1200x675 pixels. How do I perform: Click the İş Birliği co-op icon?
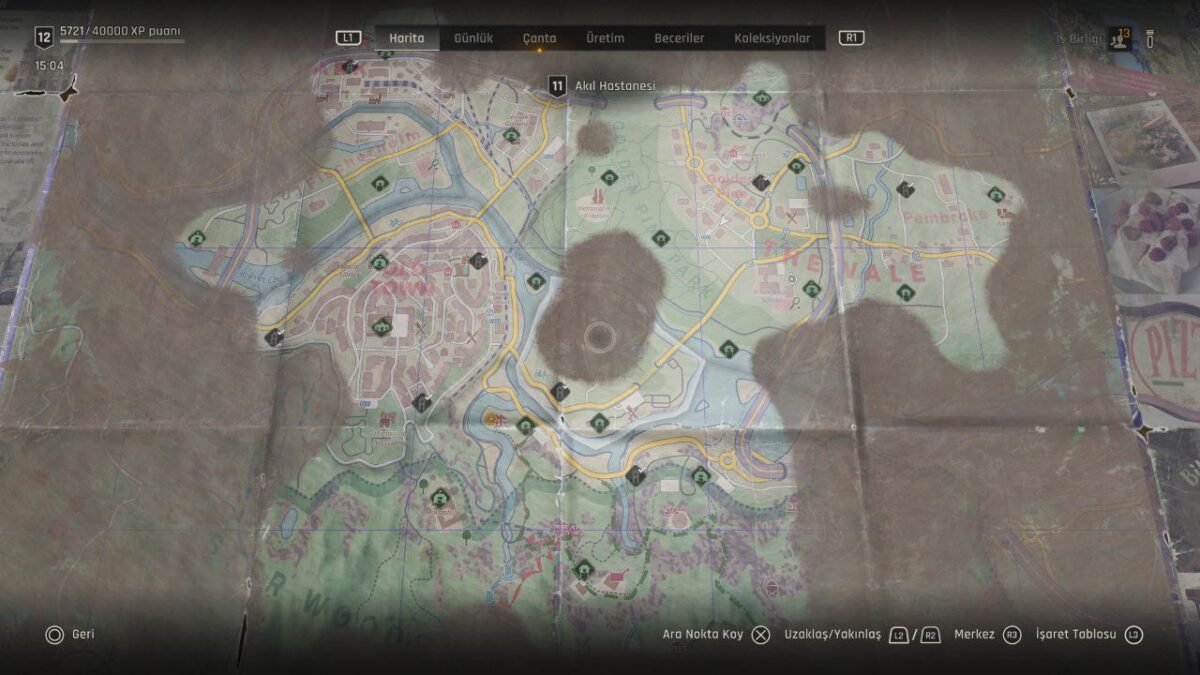[x=1119, y=40]
